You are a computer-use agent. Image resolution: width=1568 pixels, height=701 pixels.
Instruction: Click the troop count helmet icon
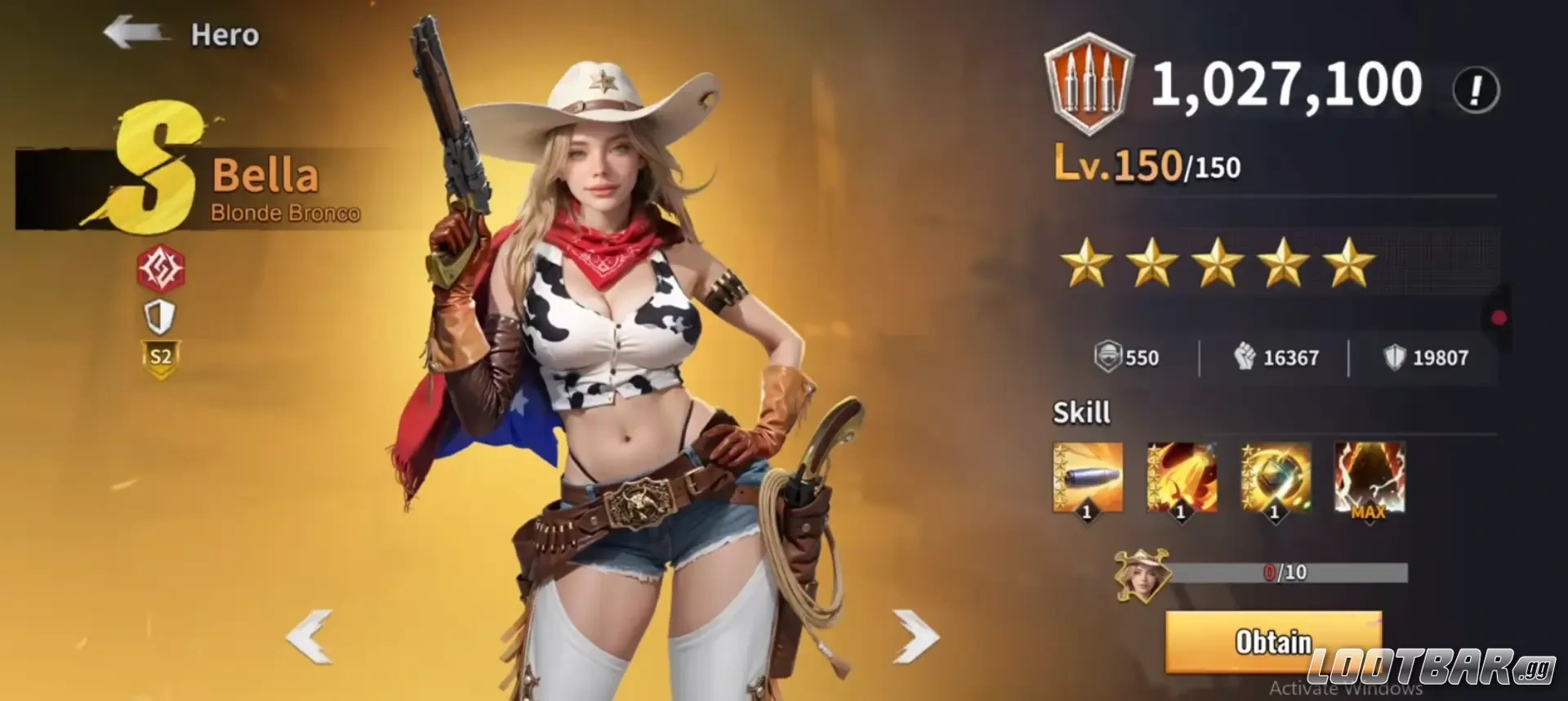click(1109, 356)
